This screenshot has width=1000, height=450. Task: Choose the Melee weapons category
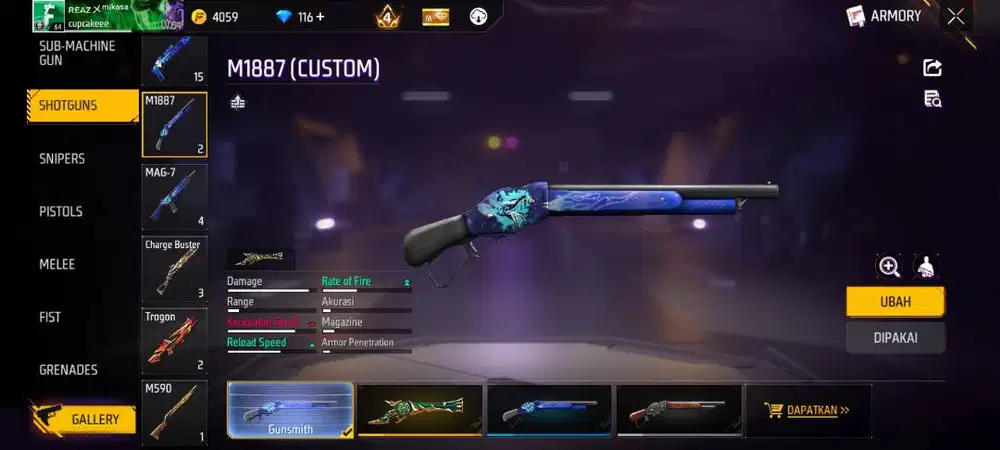pyautogui.click(x=57, y=264)
